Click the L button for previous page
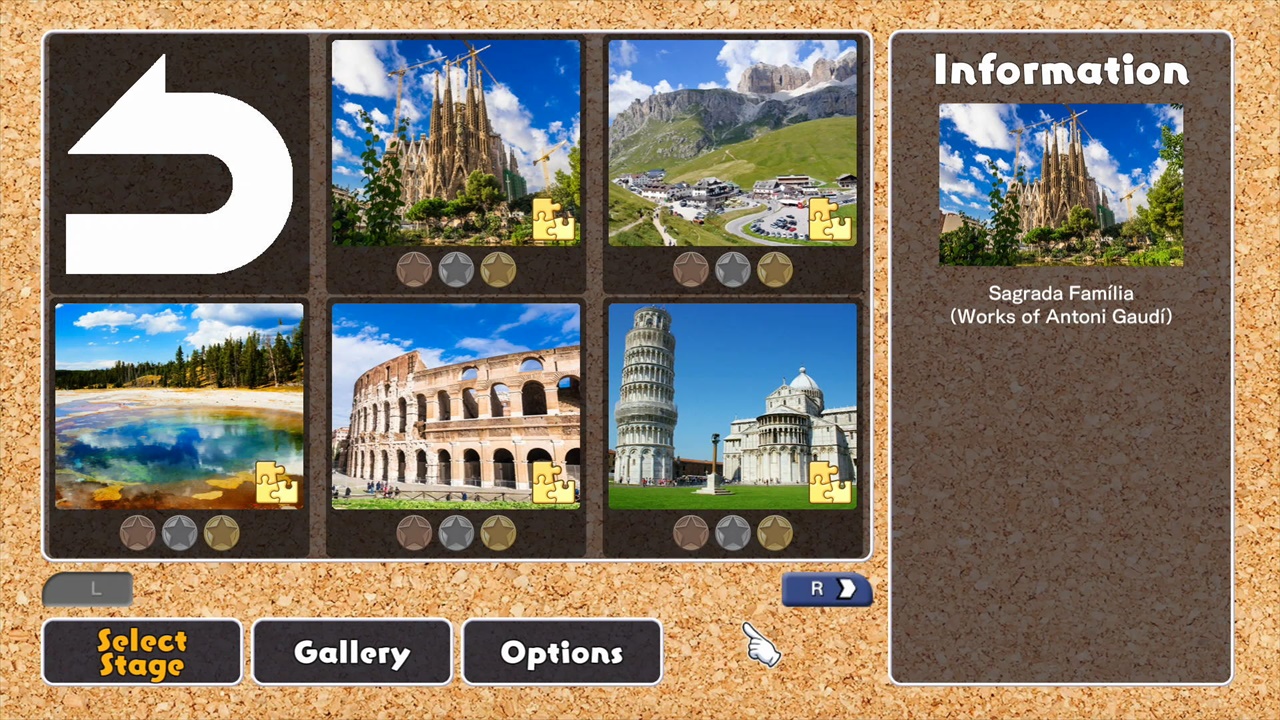This screenshot has width=1280, height=720. pos(88,589)
